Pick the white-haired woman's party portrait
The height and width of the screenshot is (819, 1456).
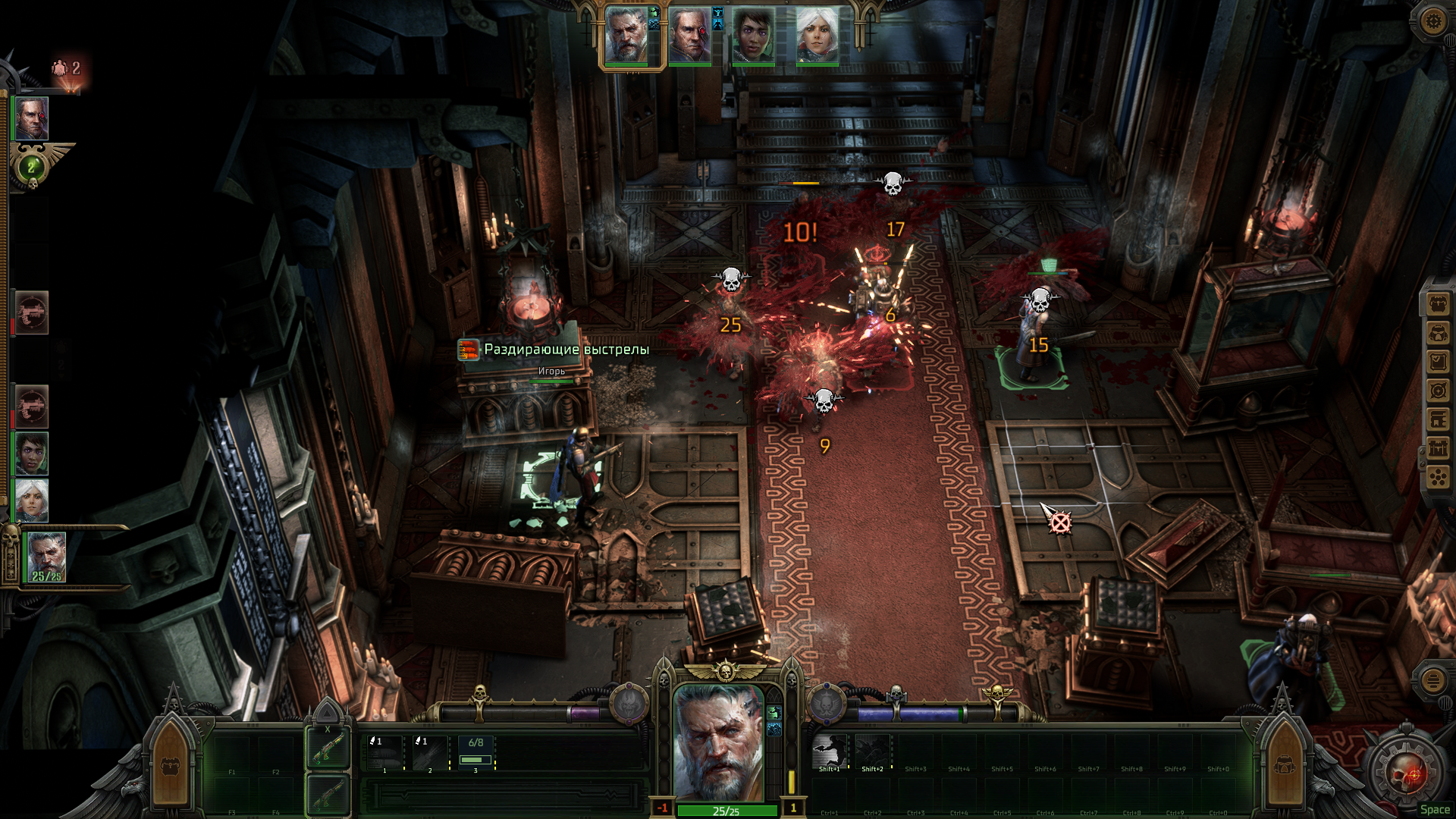(817, 36)
